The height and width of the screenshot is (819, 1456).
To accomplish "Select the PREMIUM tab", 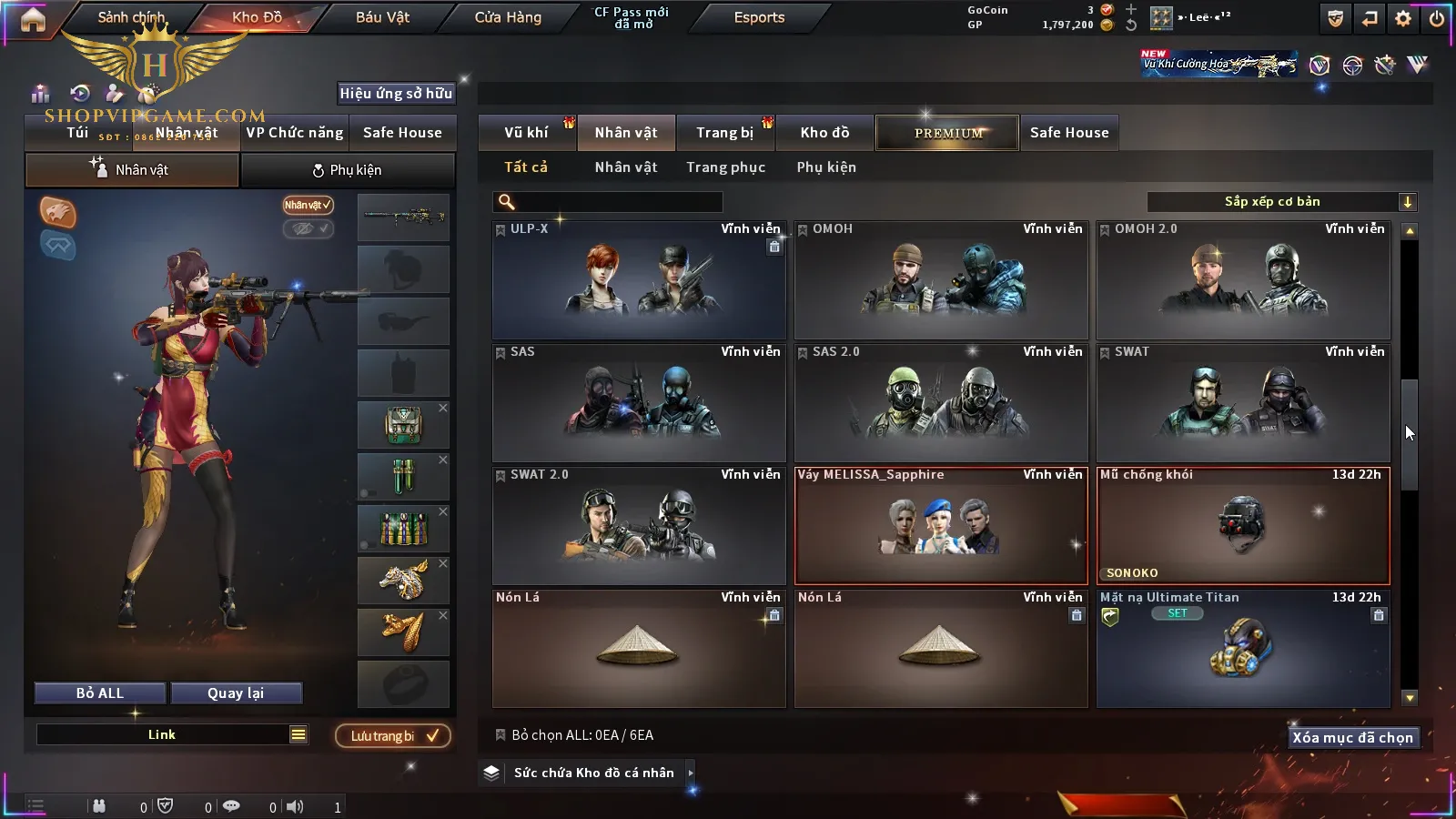I will 948,133.
